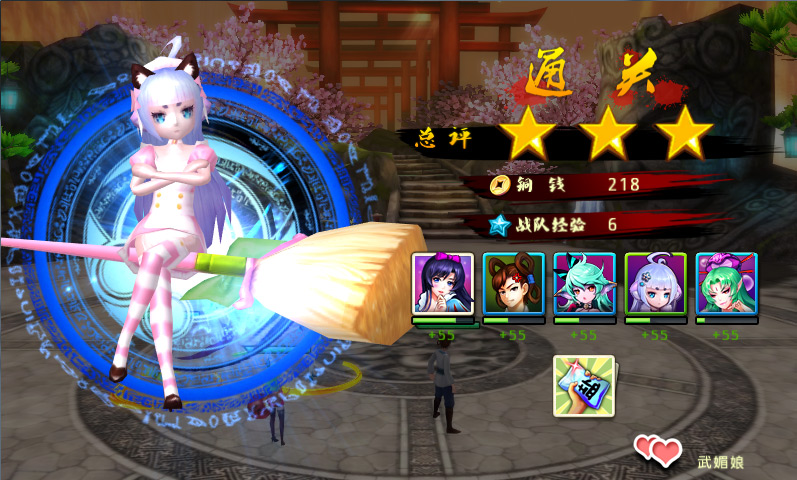Select the green-haired lady hero portrait

click(x=727, y=283)
